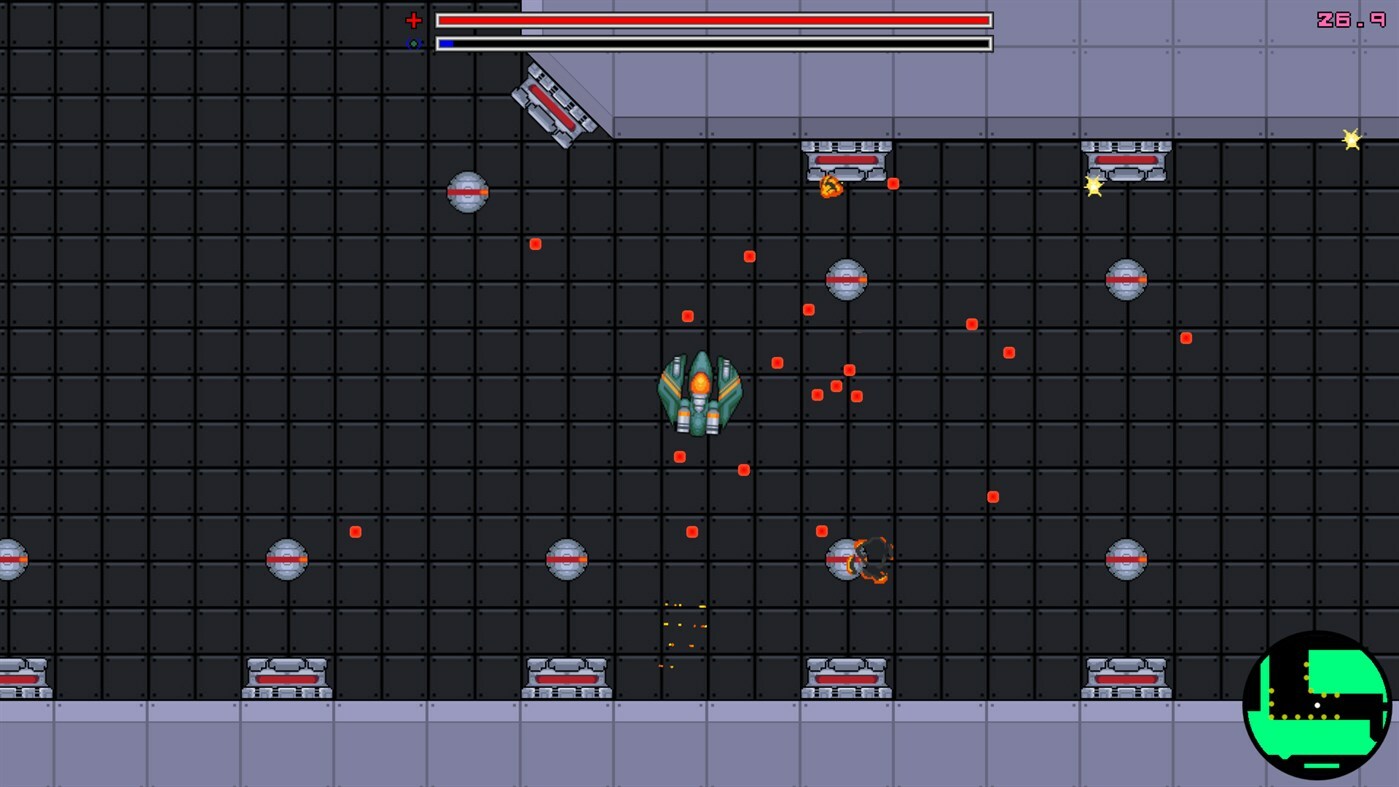
Task: Click the green shield diamond icon
Action: 414,43
